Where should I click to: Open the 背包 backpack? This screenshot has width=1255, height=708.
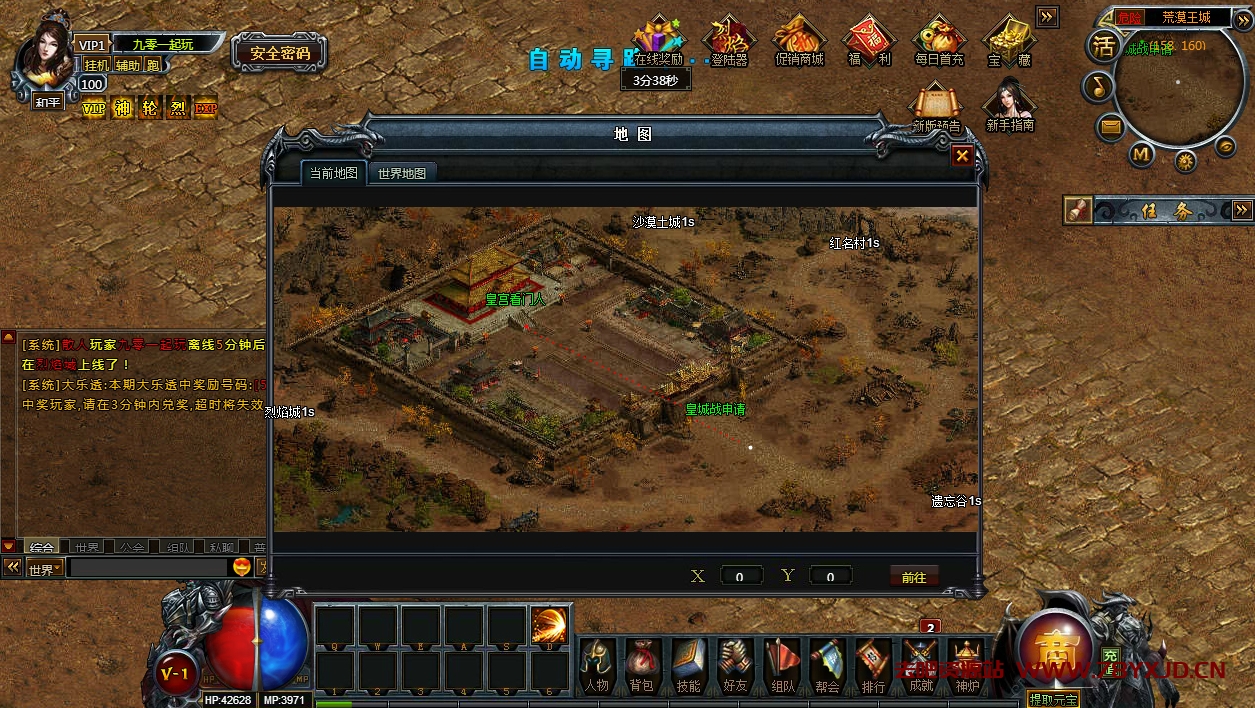641,664
